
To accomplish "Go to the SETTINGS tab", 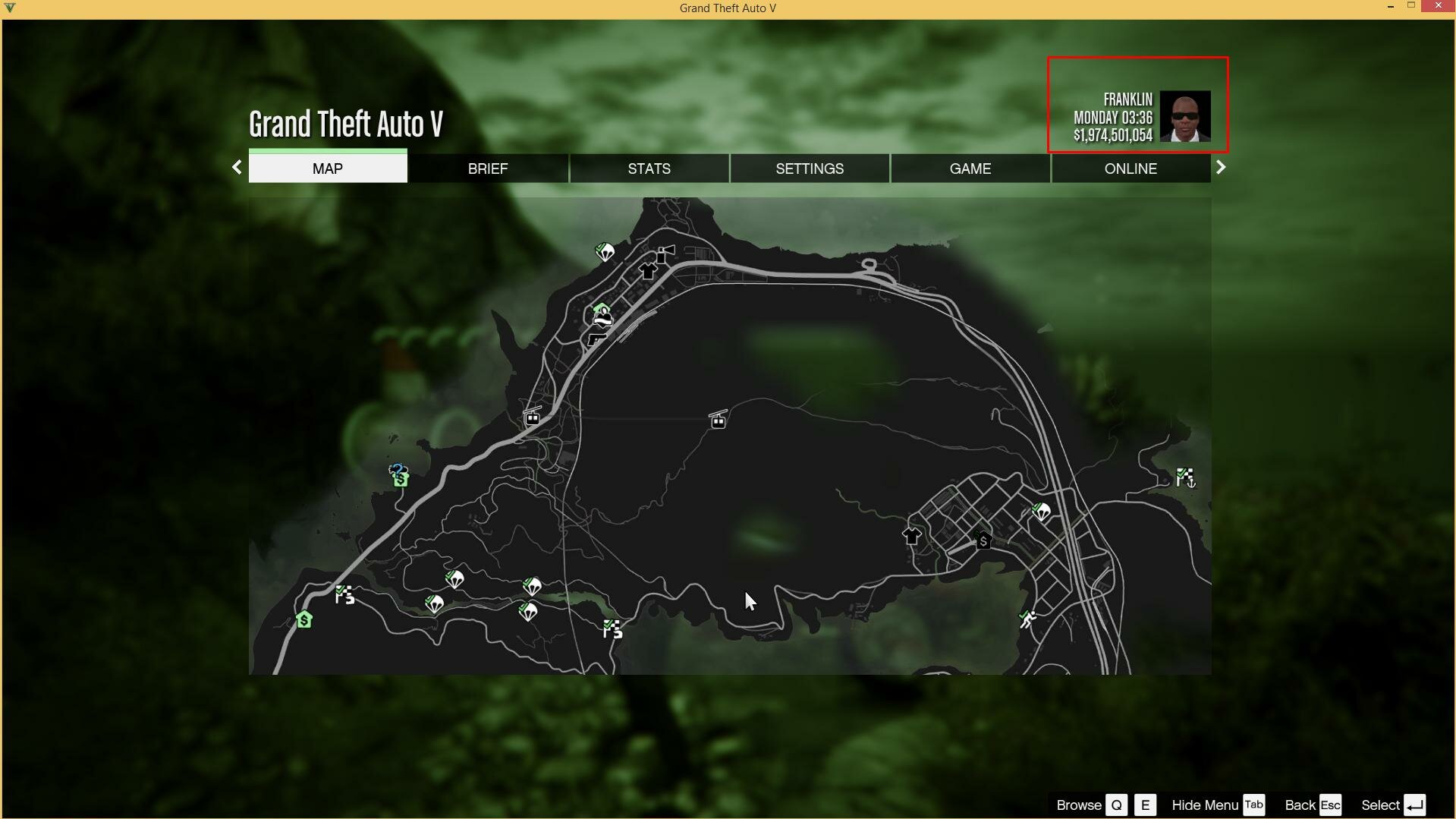I will point(810,169).
